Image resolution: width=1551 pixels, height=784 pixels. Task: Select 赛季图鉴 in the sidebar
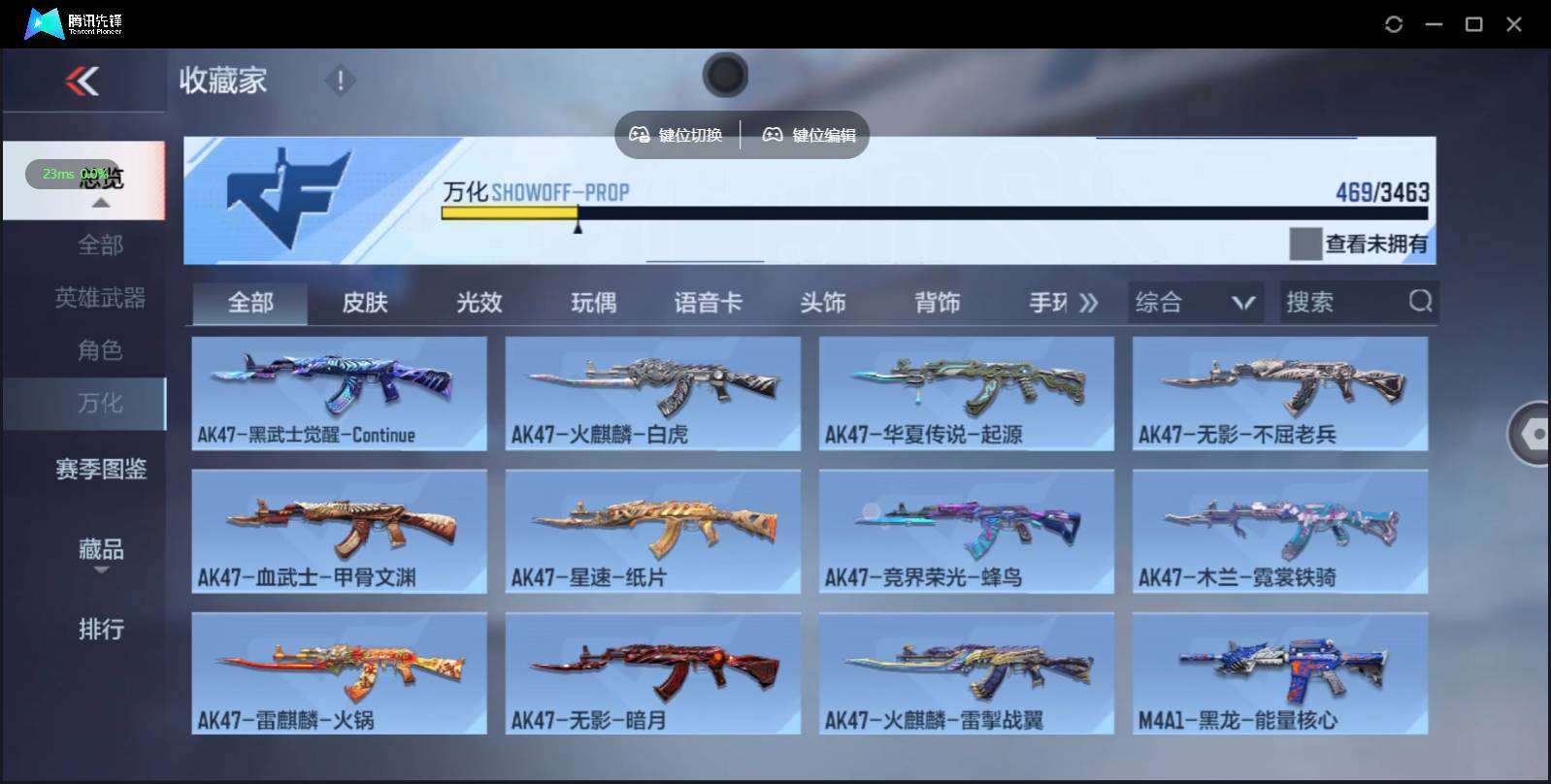coord(101,469)
